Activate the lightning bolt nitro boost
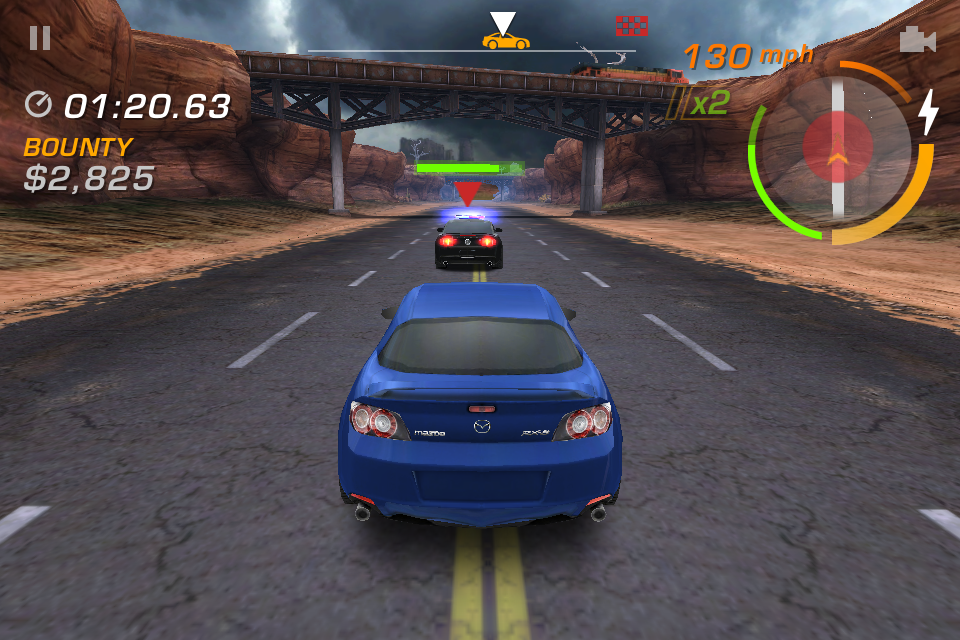The image size is (960, 640). point(928,111)
